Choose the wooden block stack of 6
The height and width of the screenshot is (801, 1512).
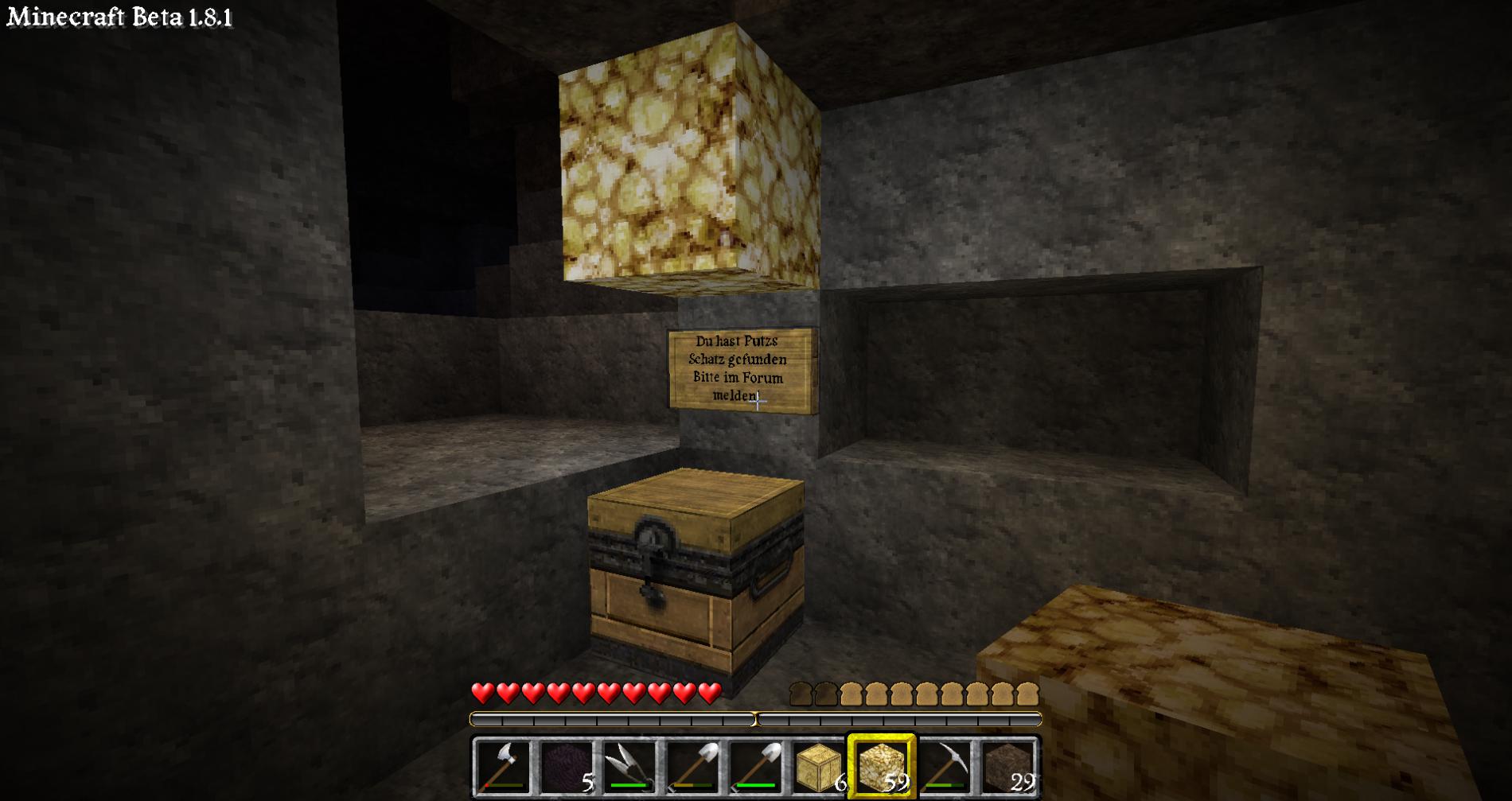pyautogui.click(x=819, y=768)
